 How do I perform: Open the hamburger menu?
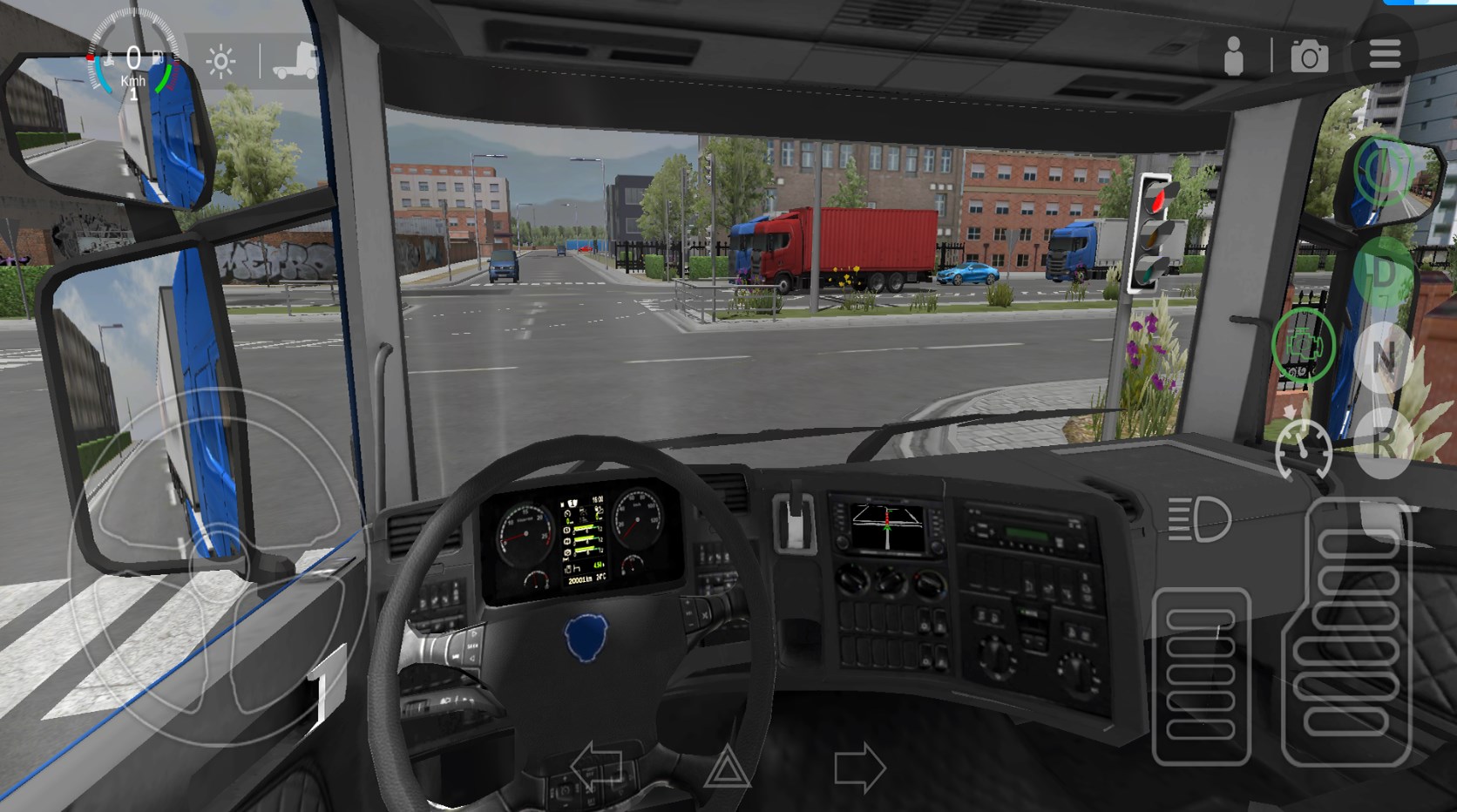click(1384, 54)
